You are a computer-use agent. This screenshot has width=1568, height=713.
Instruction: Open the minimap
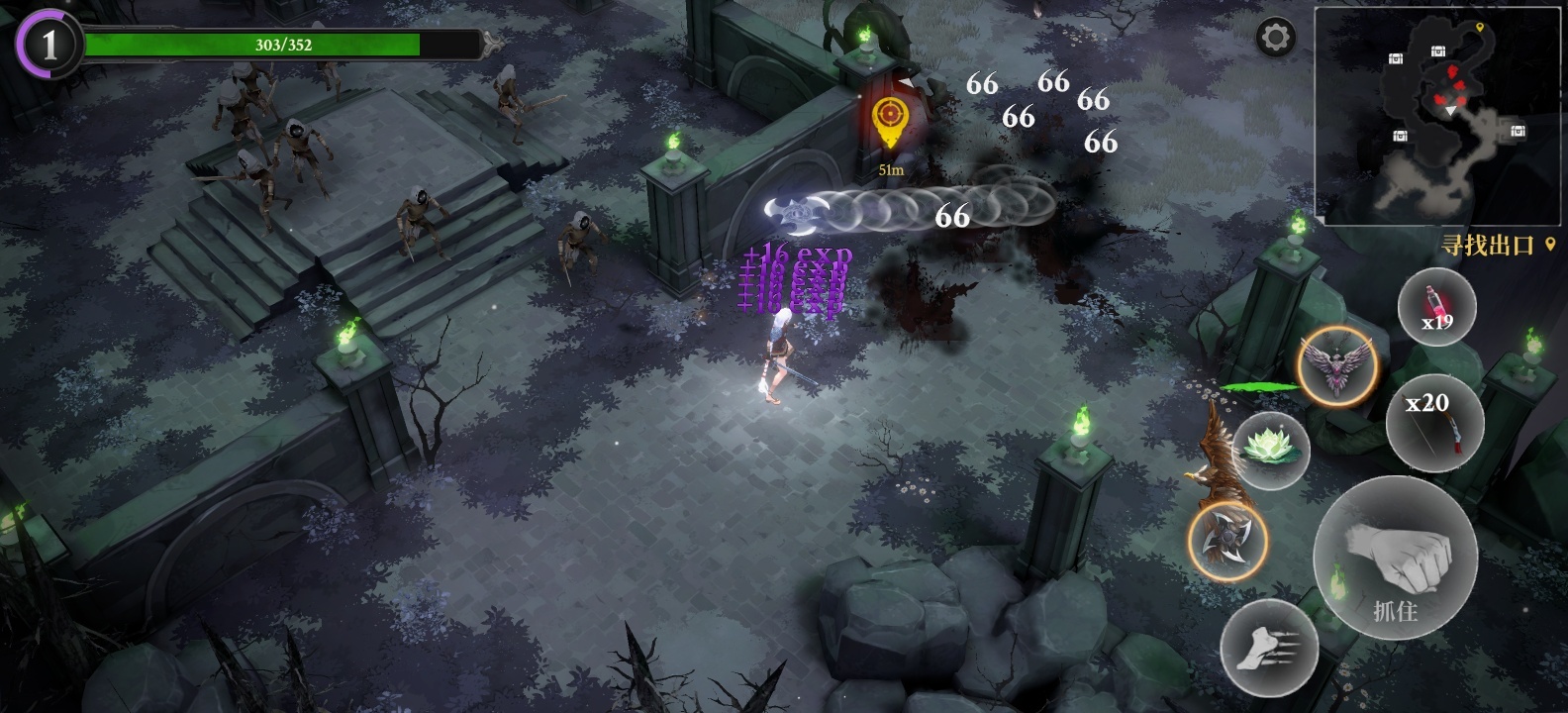point(1439,115)
